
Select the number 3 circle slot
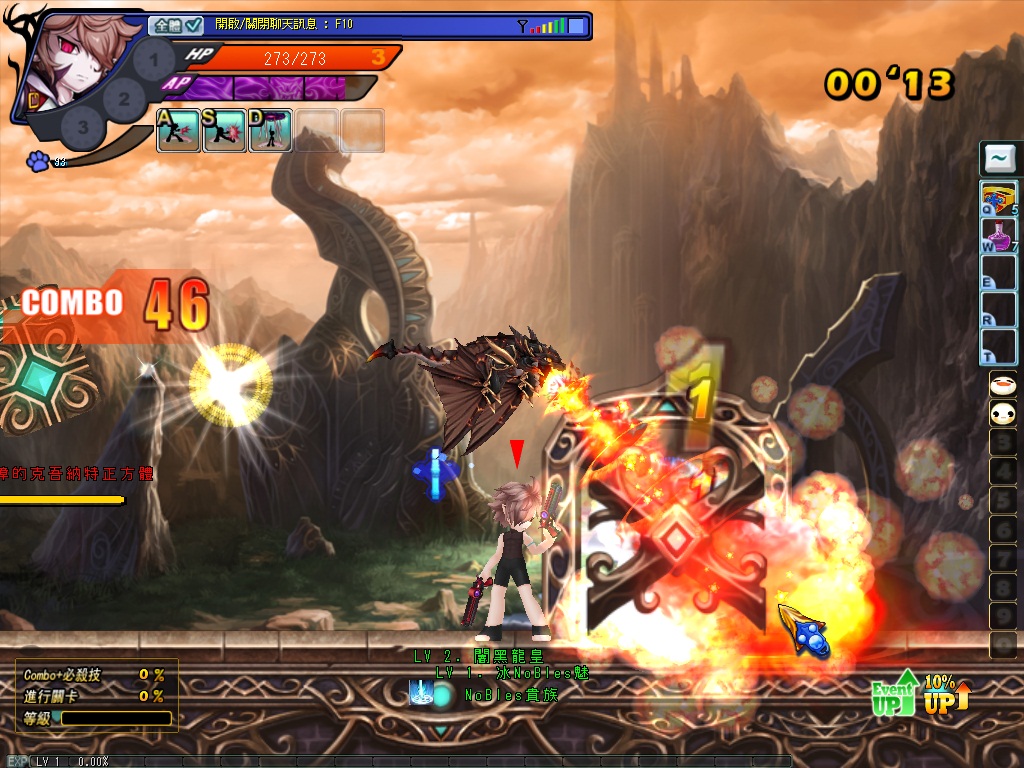(83, 127)
